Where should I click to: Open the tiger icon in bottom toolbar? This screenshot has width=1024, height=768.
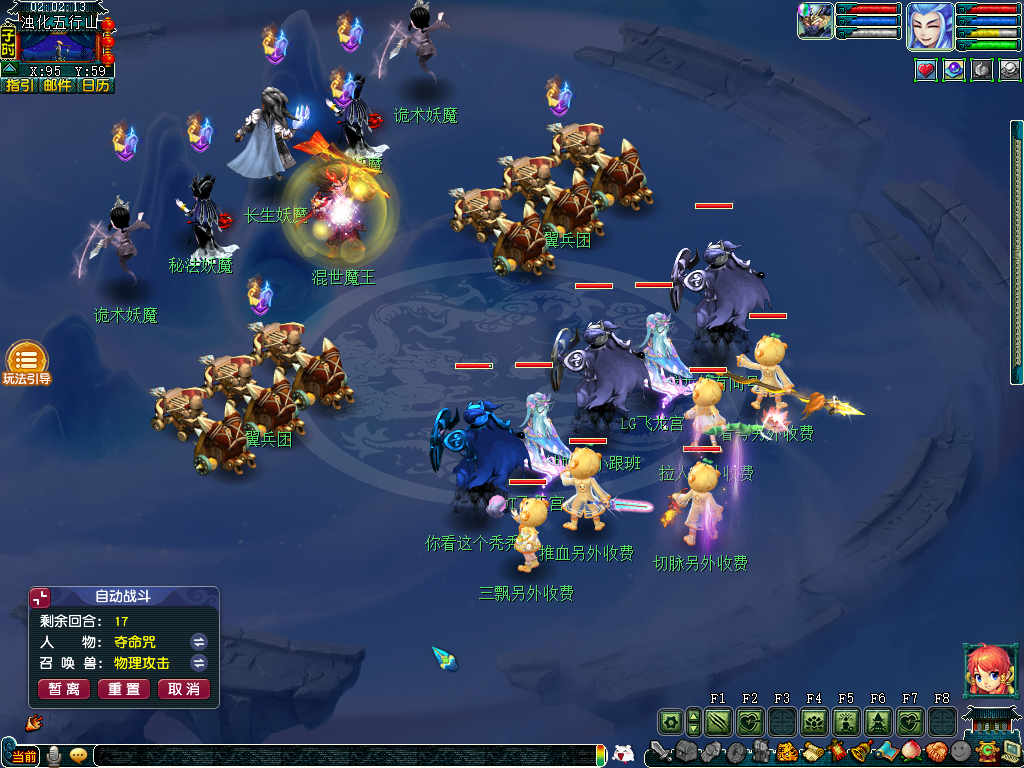(786, 751)
